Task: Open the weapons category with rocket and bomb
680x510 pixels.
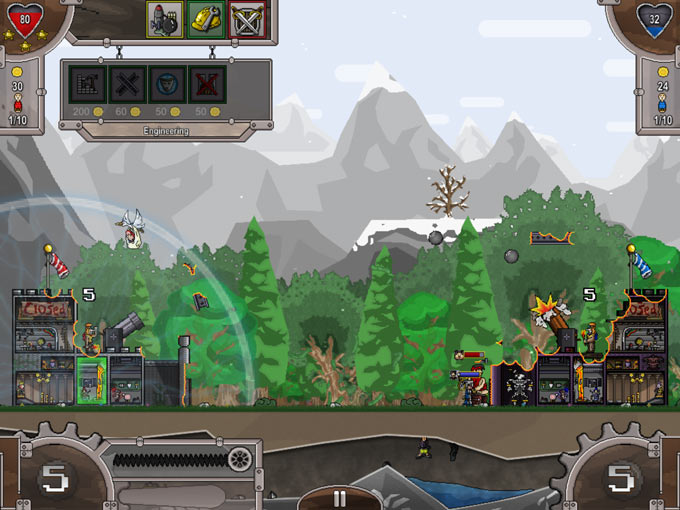Action: coord(164,18)
